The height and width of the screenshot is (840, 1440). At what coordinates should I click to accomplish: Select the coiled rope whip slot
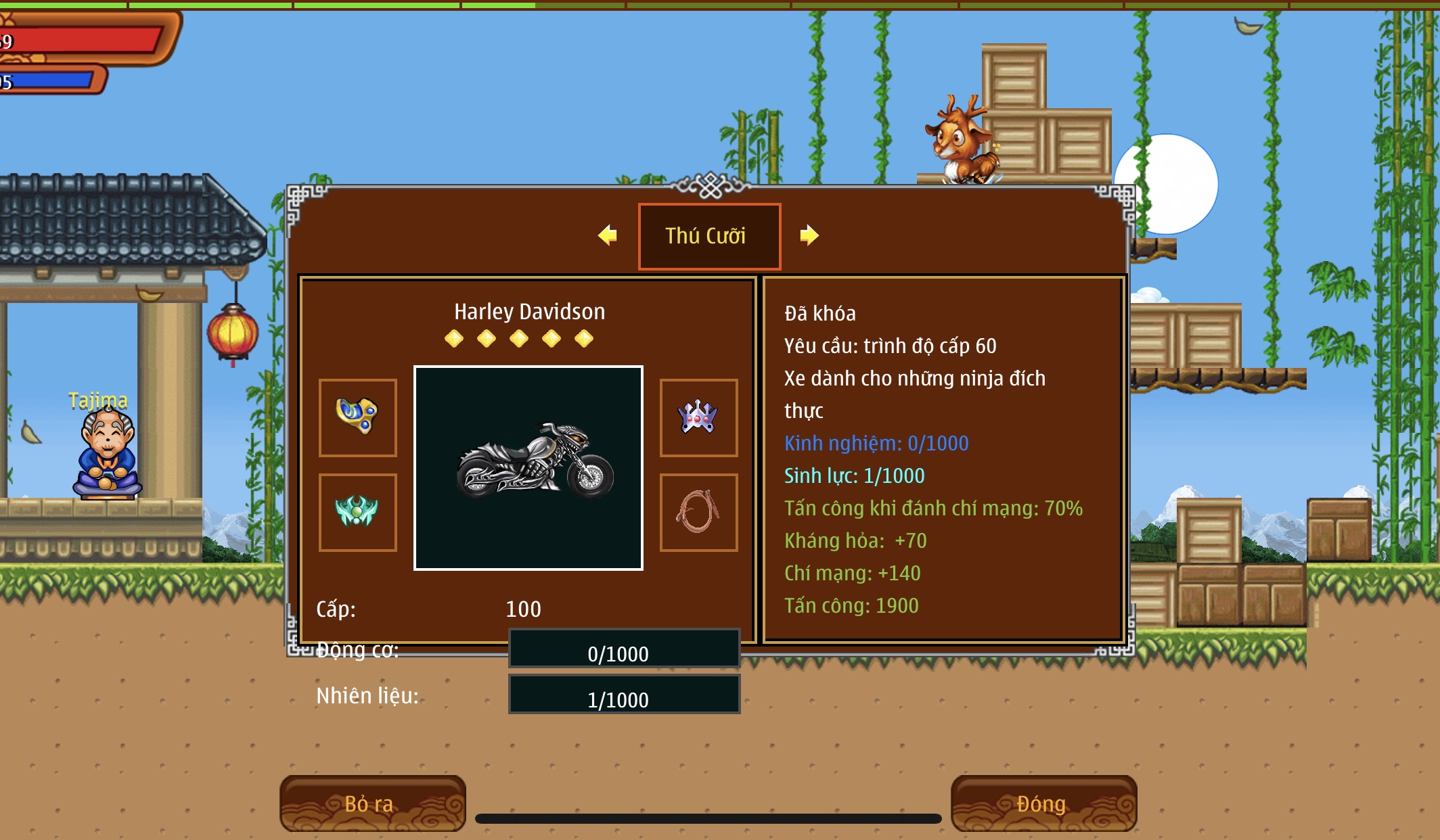(x=698, y=512)
